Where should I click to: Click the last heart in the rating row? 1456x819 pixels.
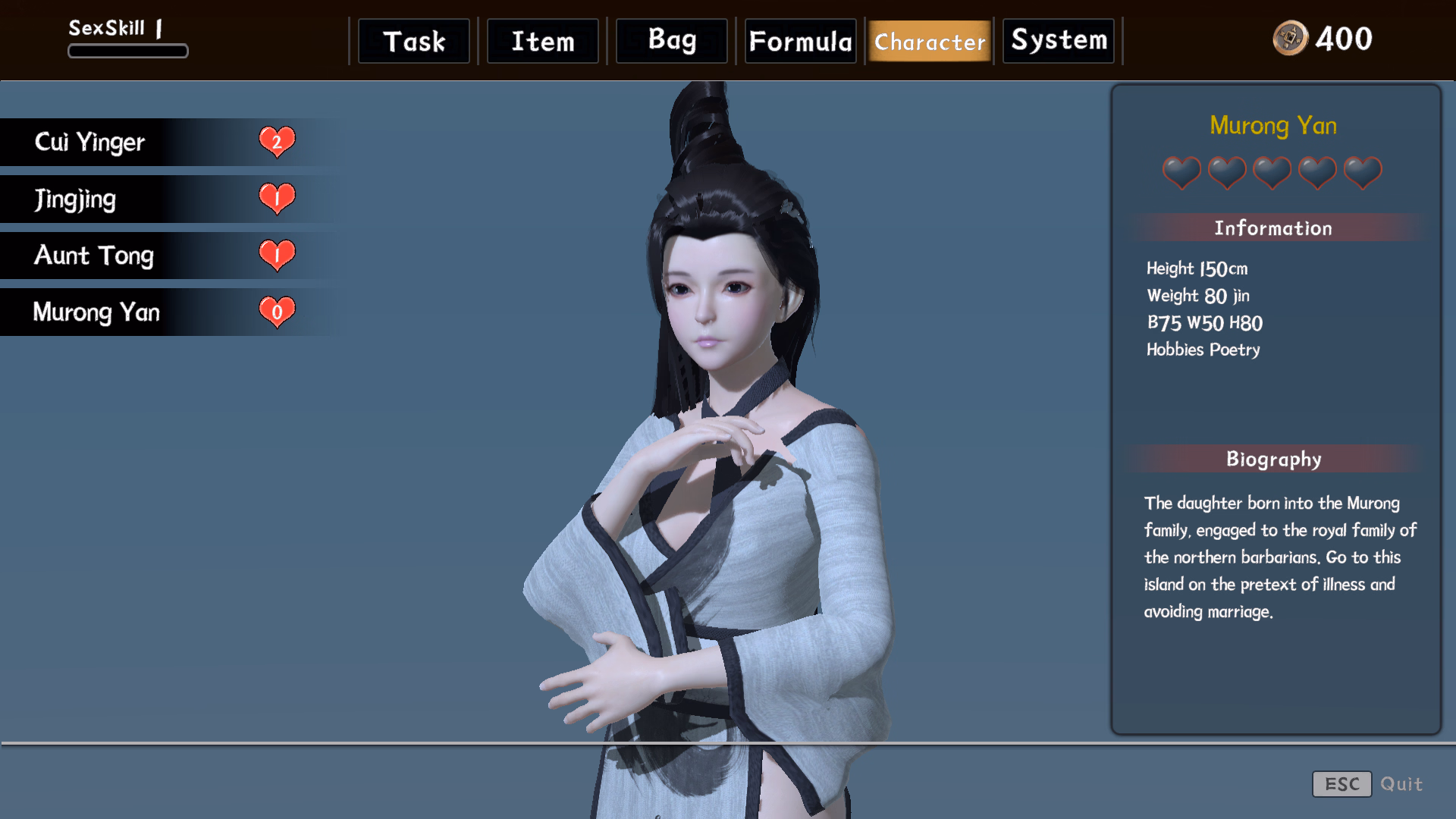pyautogui.click(x=1361, y=173)
